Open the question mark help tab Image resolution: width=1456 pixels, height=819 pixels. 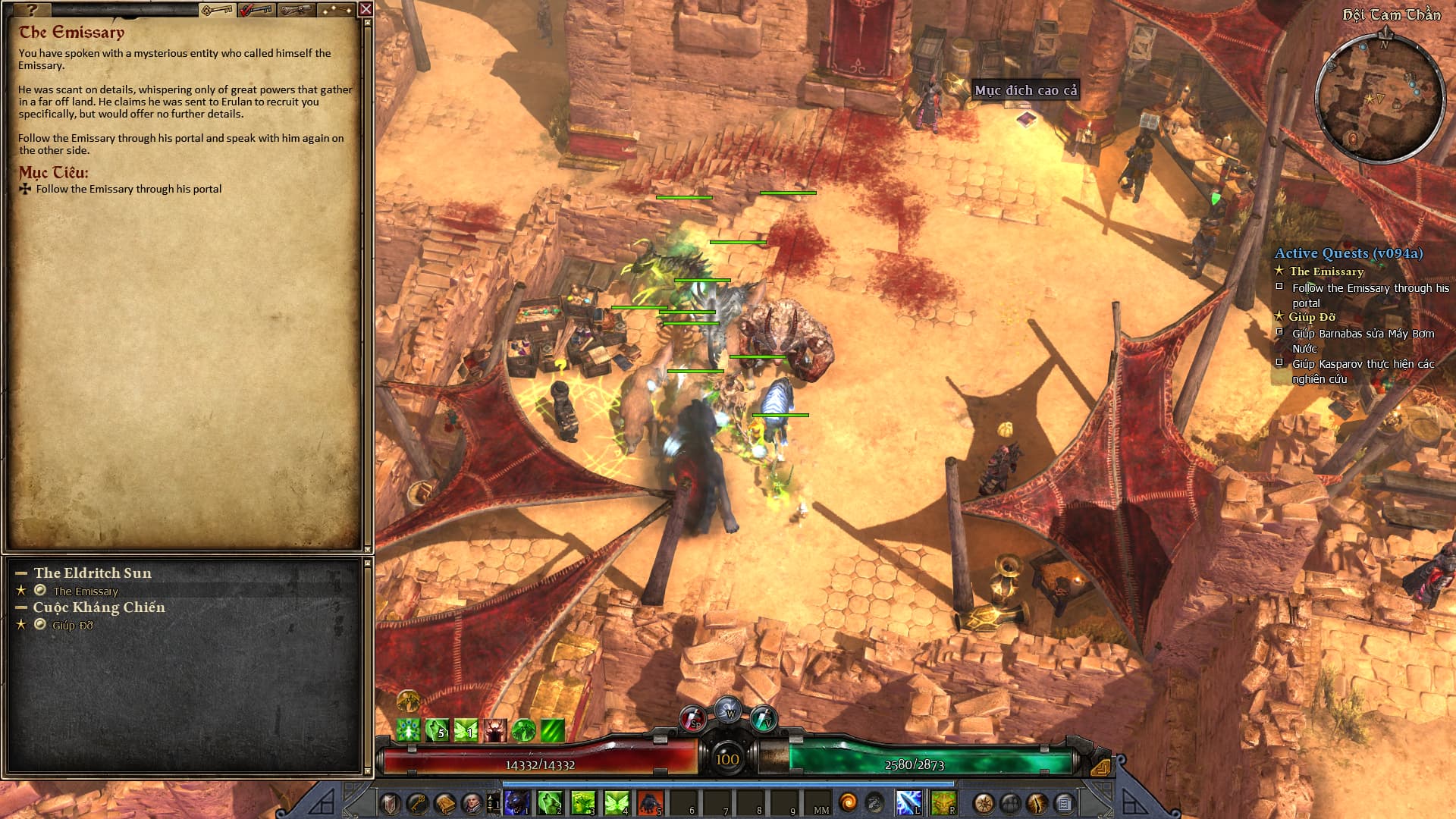30,10
